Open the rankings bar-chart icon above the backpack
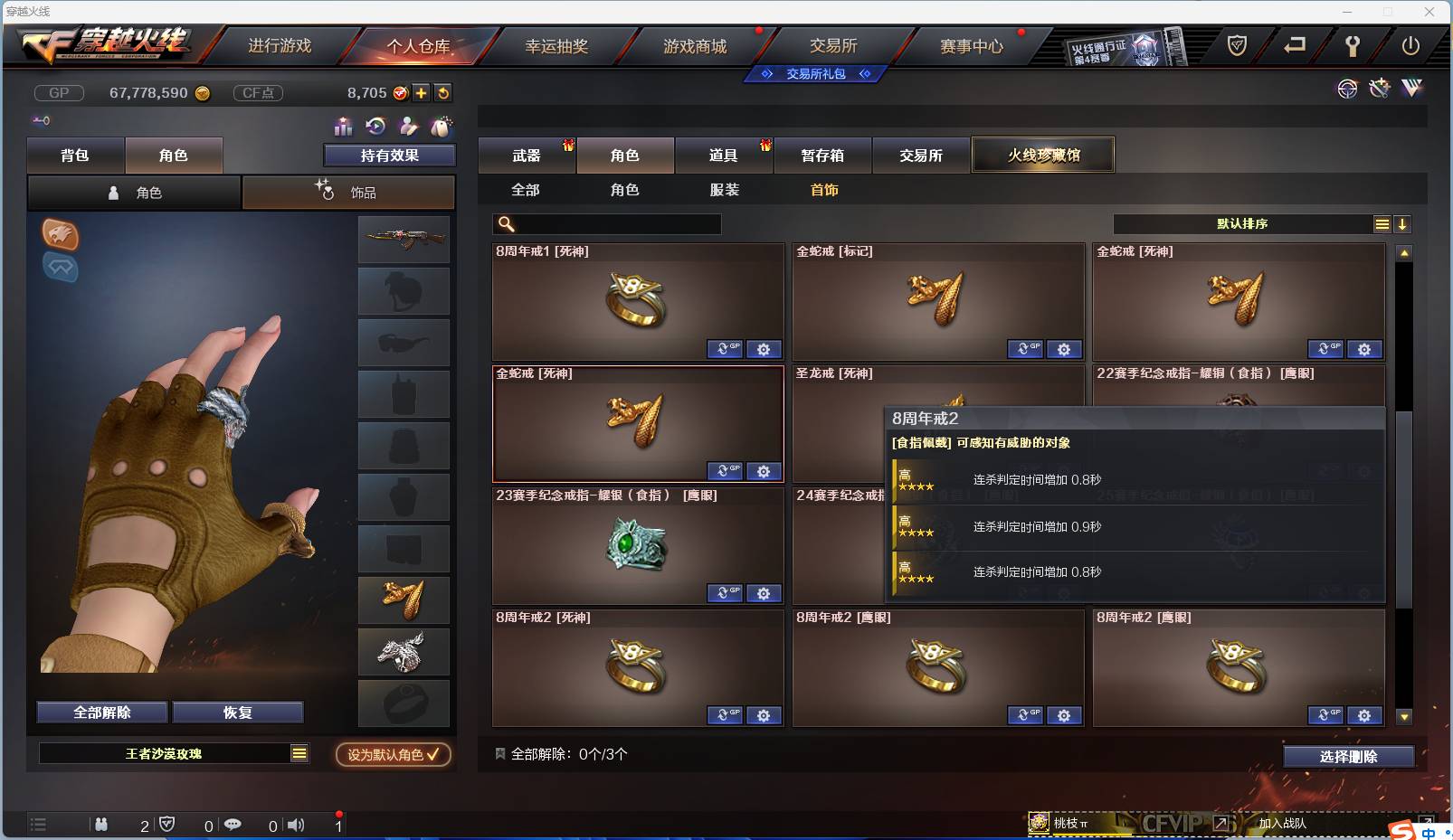 (x=344, y=126)
